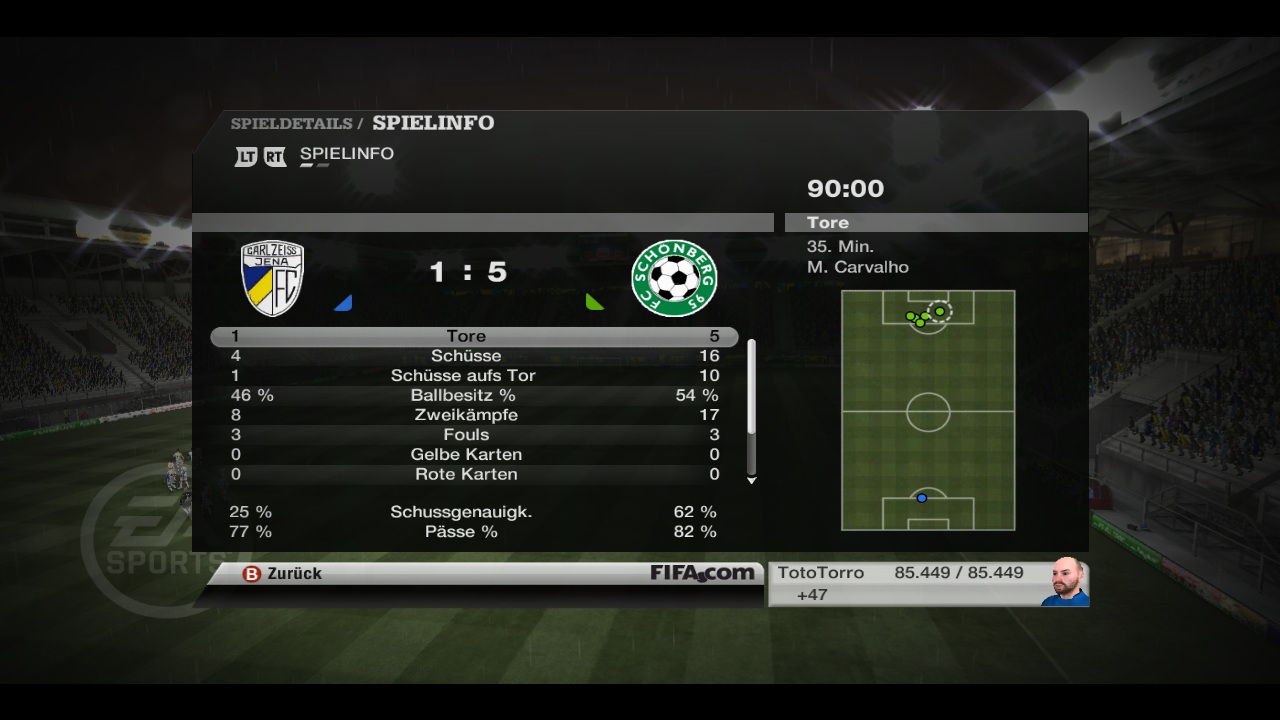Image resolution: width=1280 pixels, height=720 pixels.
Task: Select the blue goal marker on pitch
Action: tap(922, 498)
